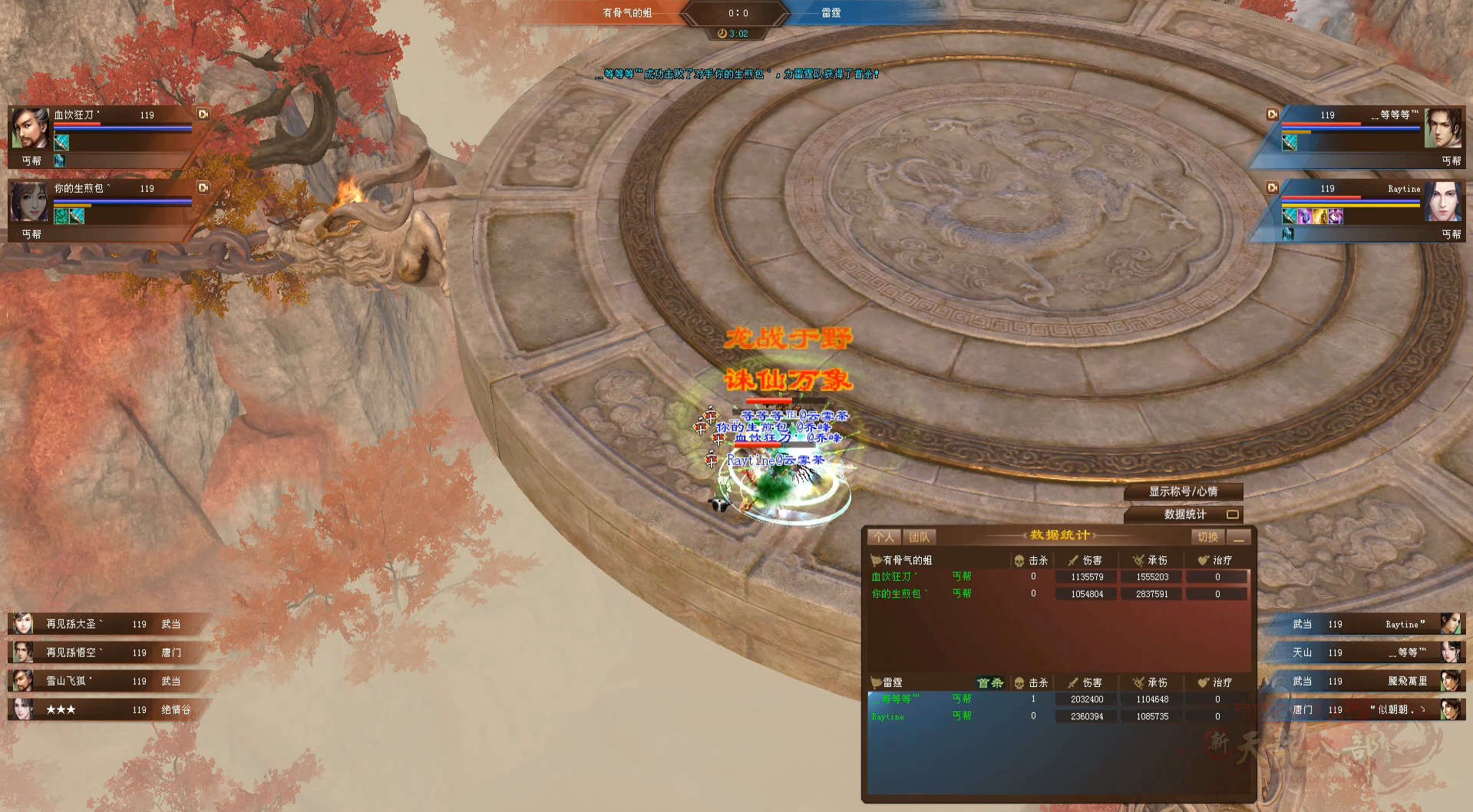Switch to the 团队 tab
Image resolution: width=1473 pixels, height=812 pixels.
click(x=918, y=536)
